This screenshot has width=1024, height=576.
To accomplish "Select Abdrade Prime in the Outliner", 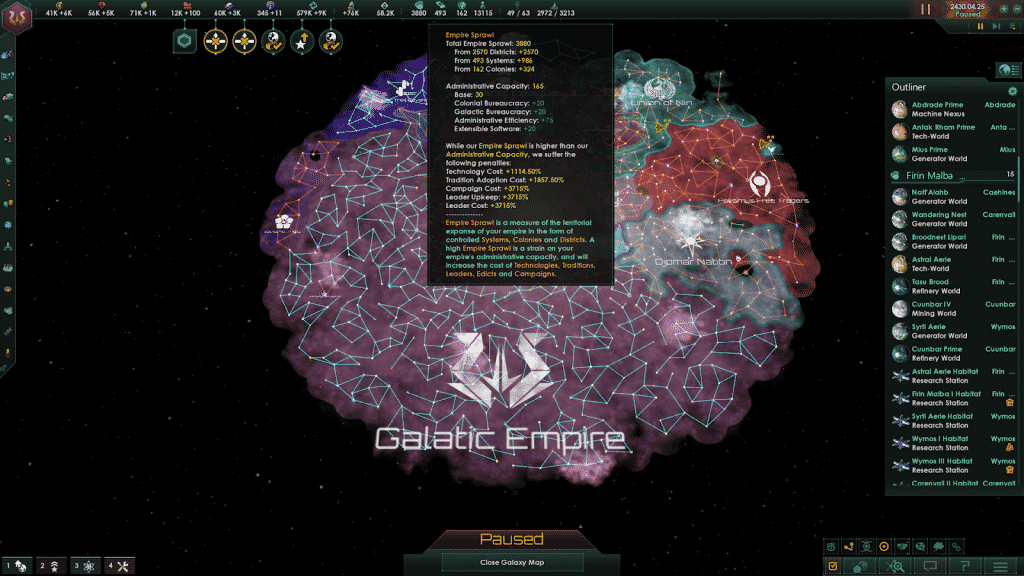I will click(937, 105).
